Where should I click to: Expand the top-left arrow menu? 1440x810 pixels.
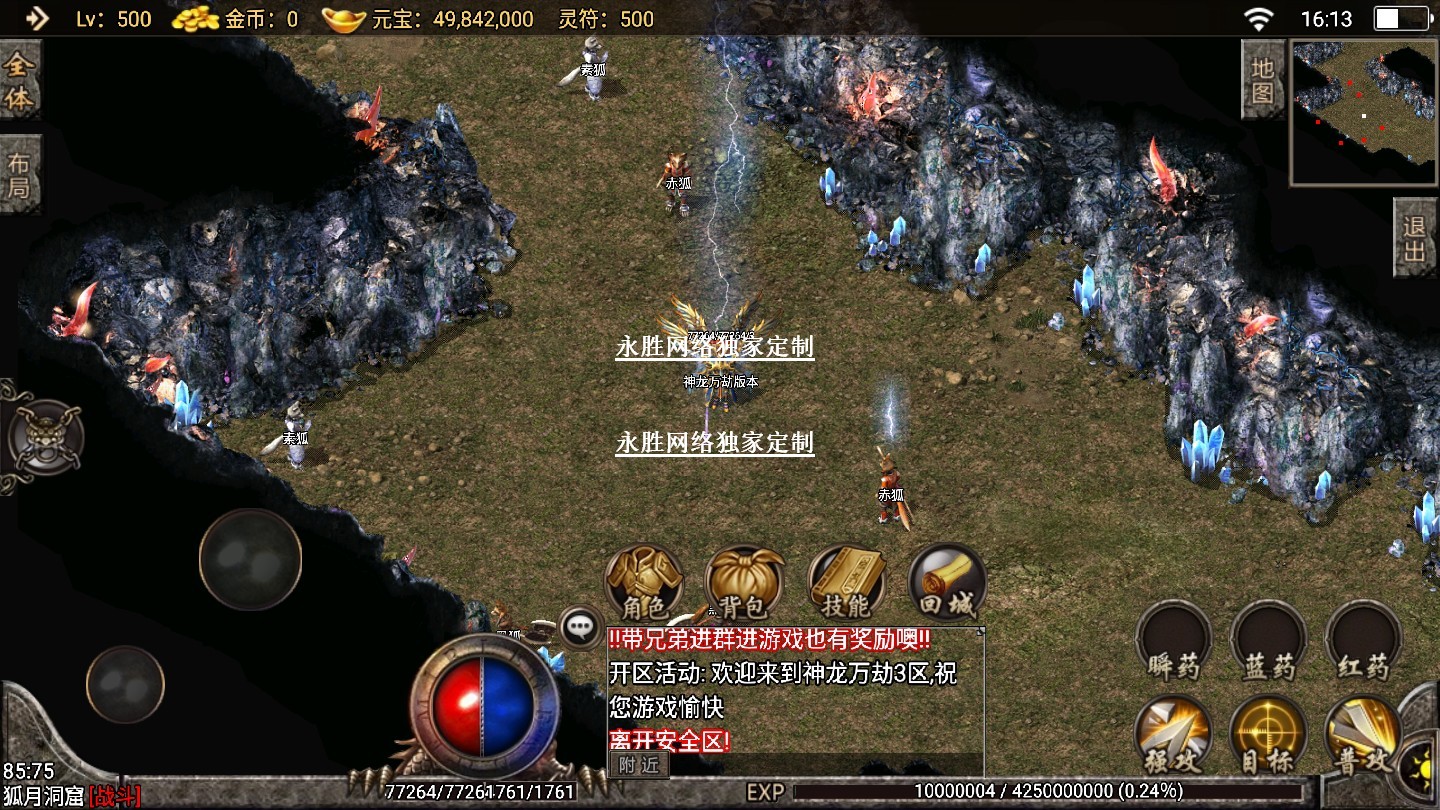click(x=36, y=18)
